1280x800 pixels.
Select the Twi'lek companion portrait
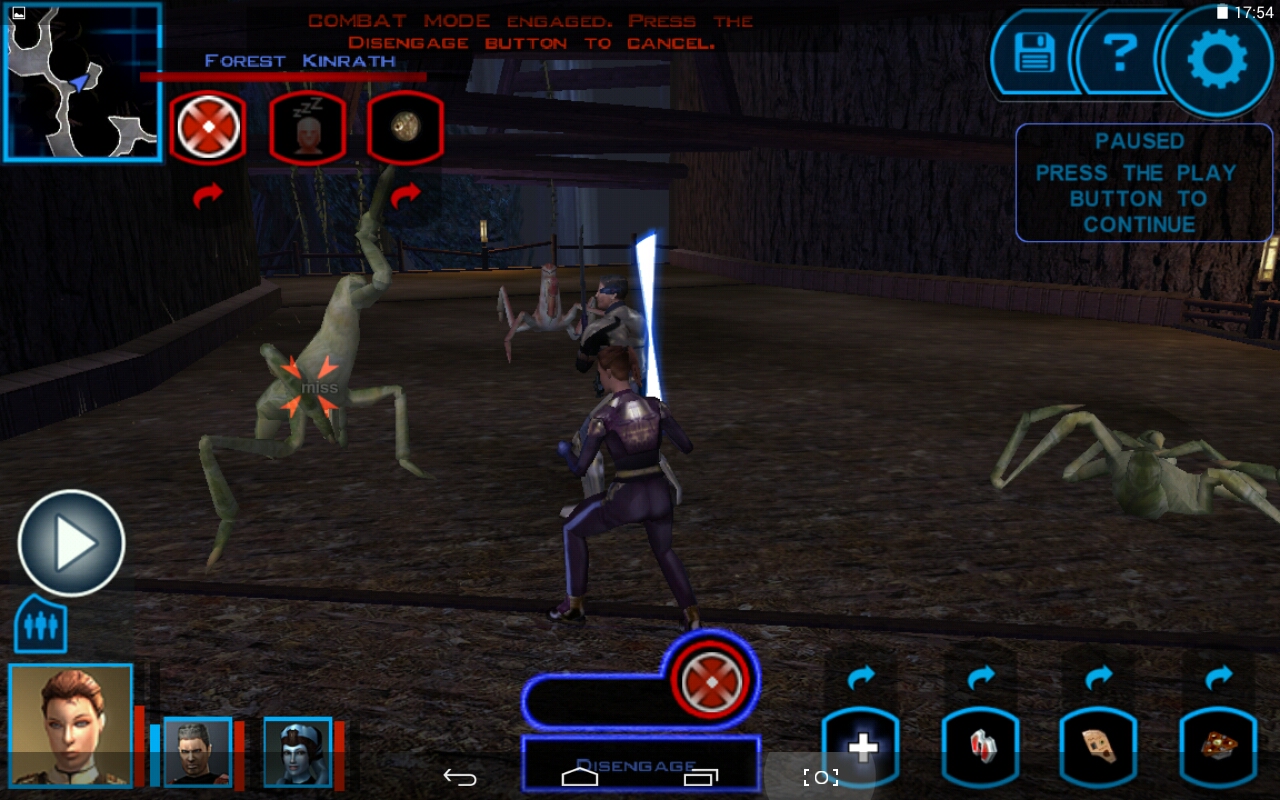point(297,751)
